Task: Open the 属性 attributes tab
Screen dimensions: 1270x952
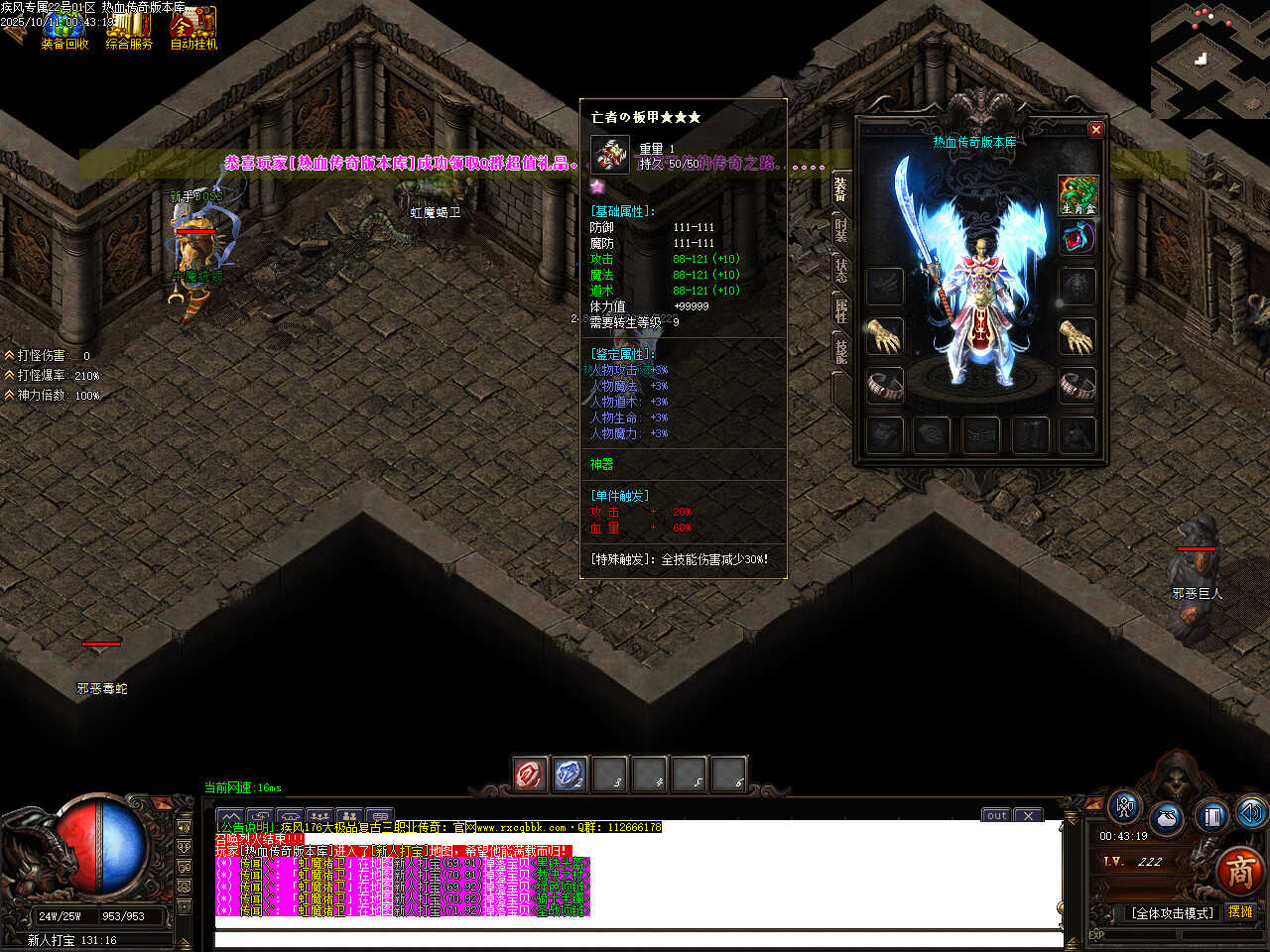Action: point(841,310)
